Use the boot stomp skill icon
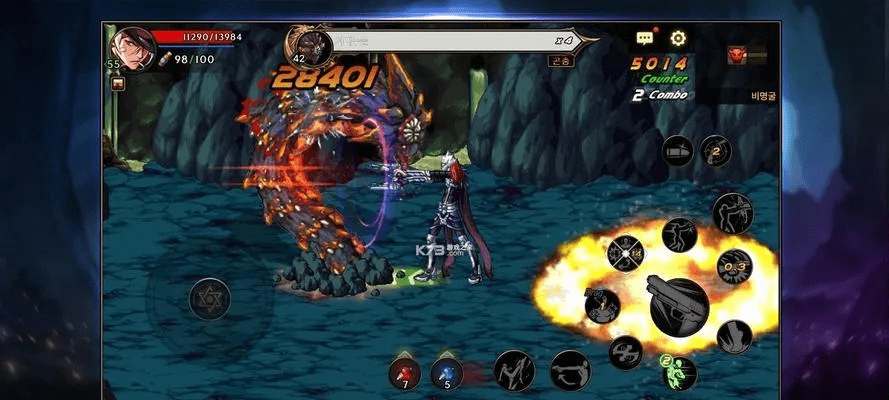This screenshot has height=400, width=889. [734, 336]
